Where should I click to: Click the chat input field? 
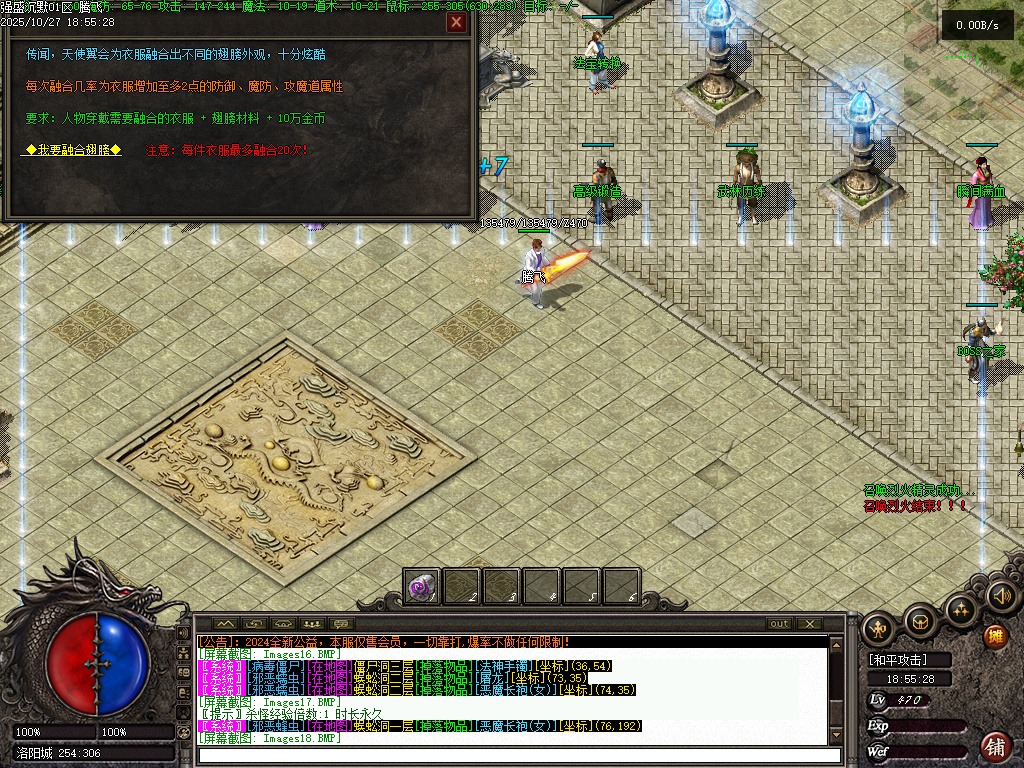pyautogui.click(x=510, y=755)
